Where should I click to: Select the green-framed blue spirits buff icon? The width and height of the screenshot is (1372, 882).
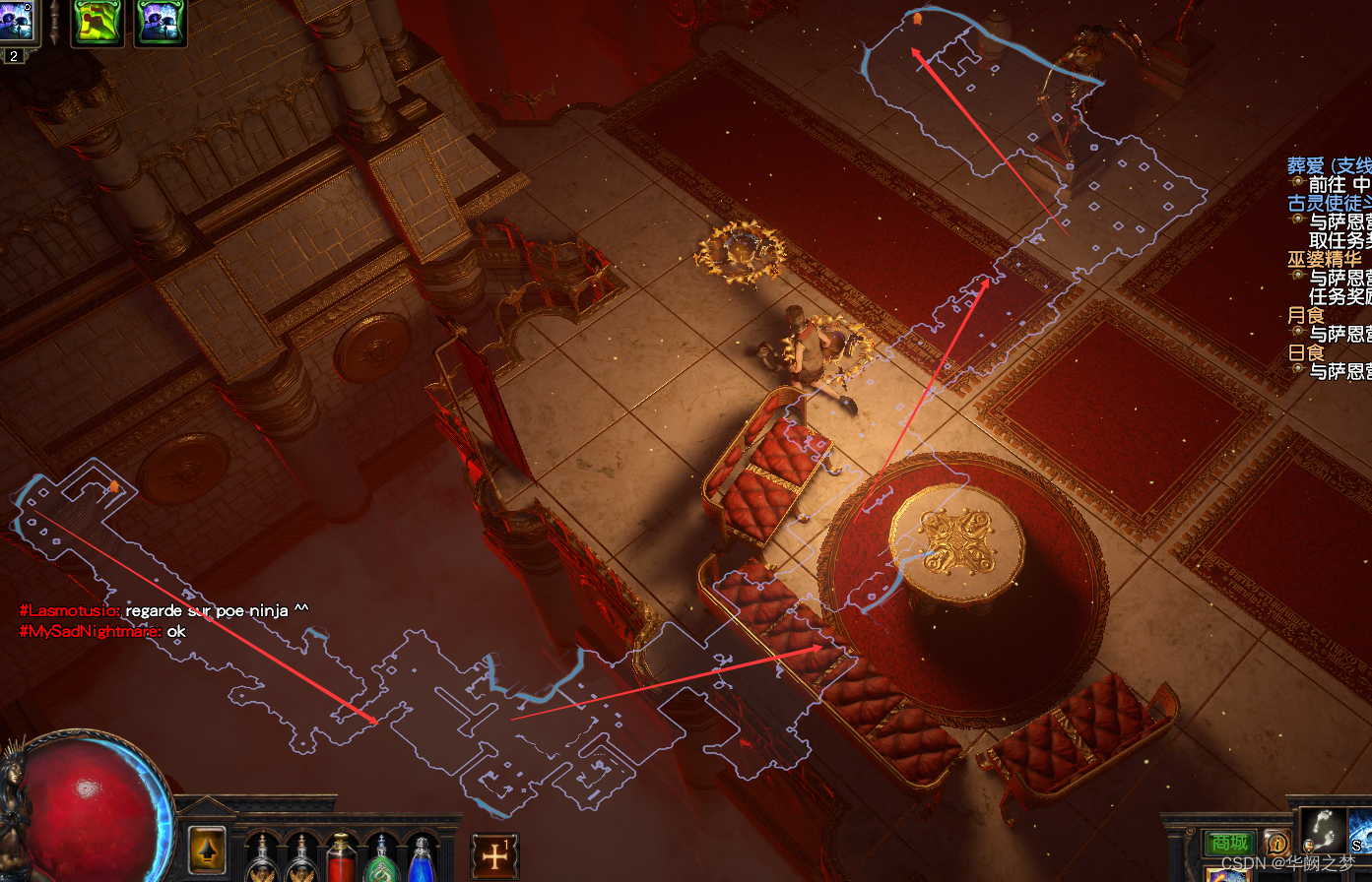pyautogui.click(x=161, y=22)
